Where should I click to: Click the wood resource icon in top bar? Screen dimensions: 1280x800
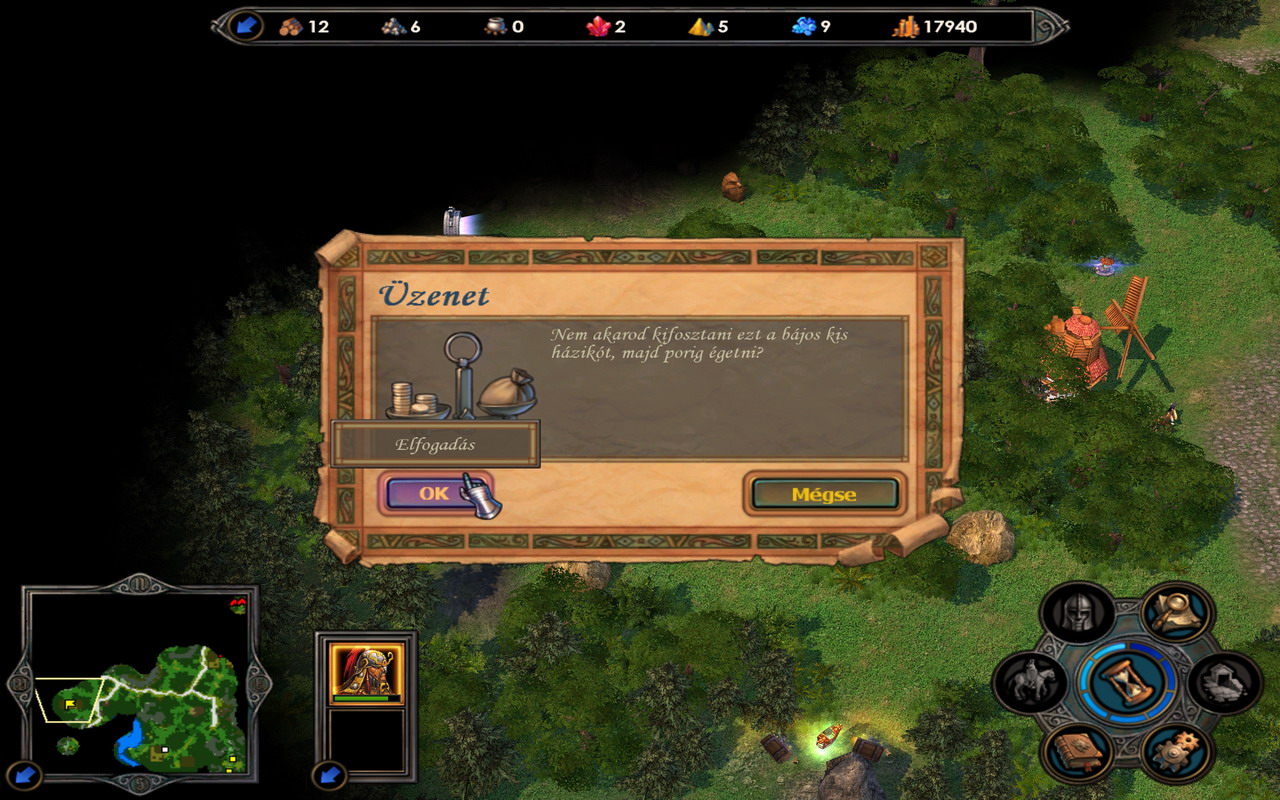point(291,27)
